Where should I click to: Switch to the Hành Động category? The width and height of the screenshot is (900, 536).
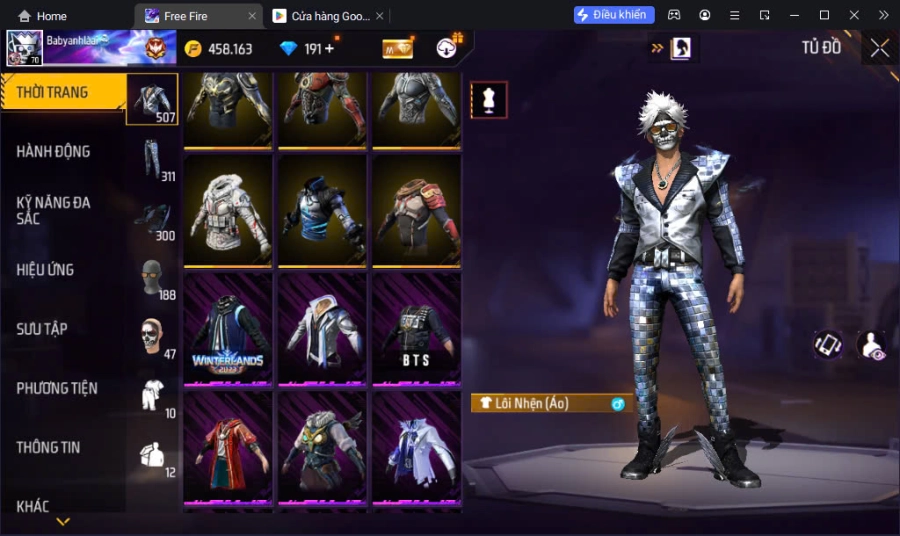(53, 151)
